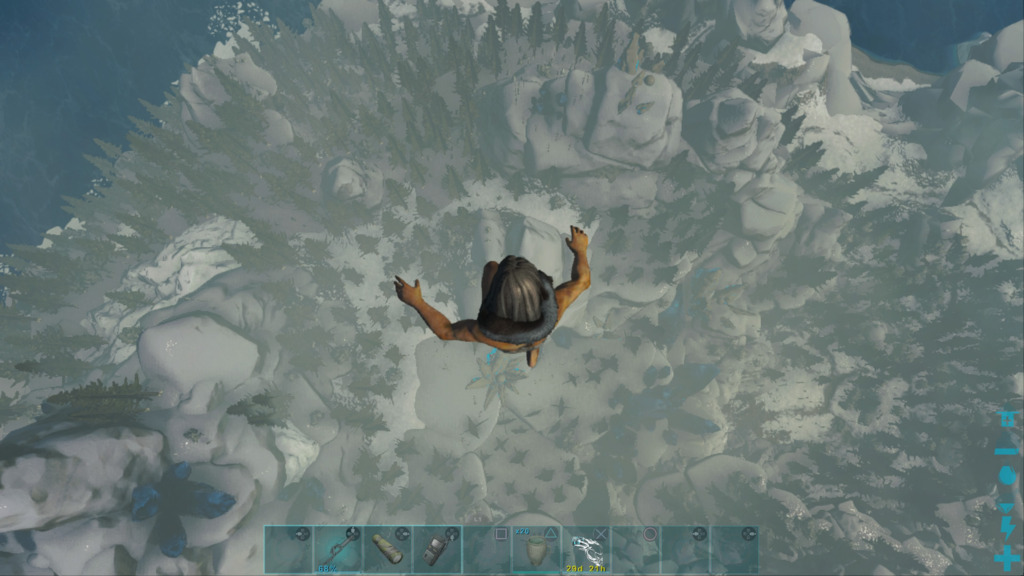Select the handheld GPS device slot
Screen dimensions: 1024x576
point(437,549)
